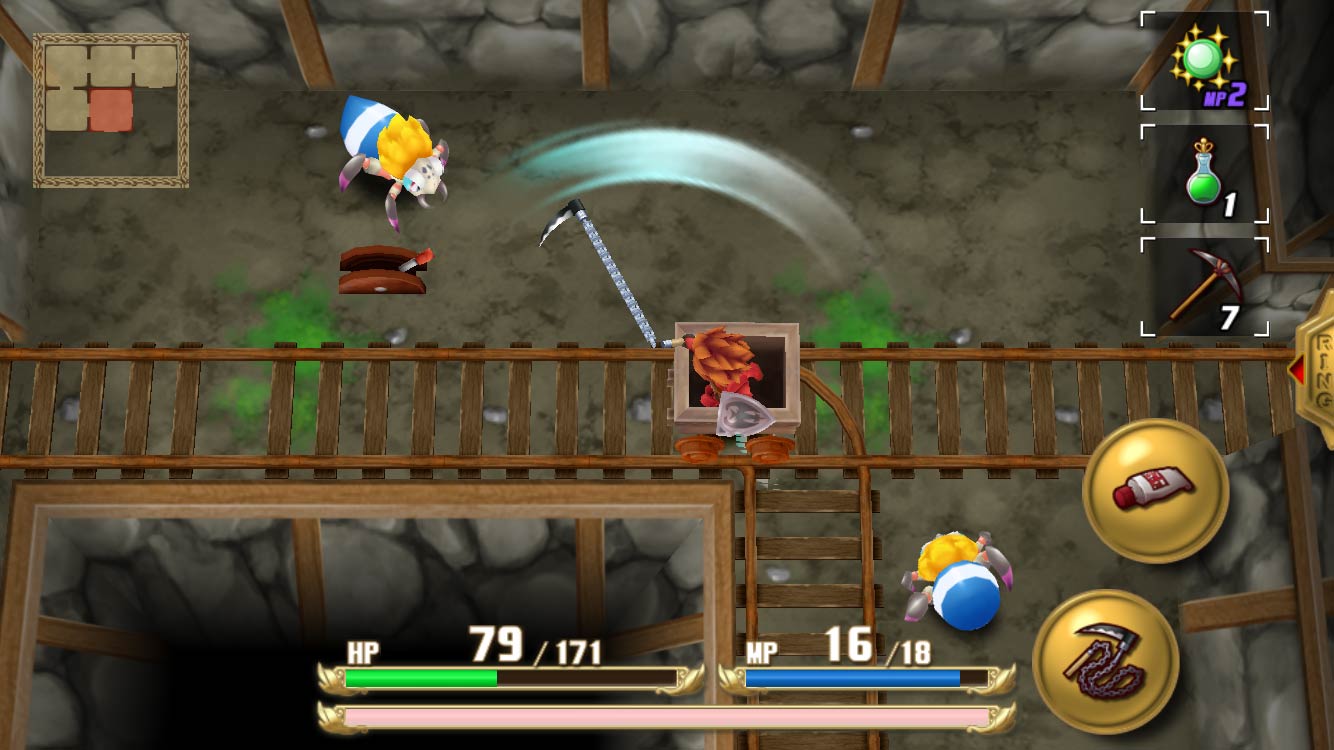The image size is (1334, 750).
Task: Tap the medicine tube action button
Action: click(x=1155, y=492)
